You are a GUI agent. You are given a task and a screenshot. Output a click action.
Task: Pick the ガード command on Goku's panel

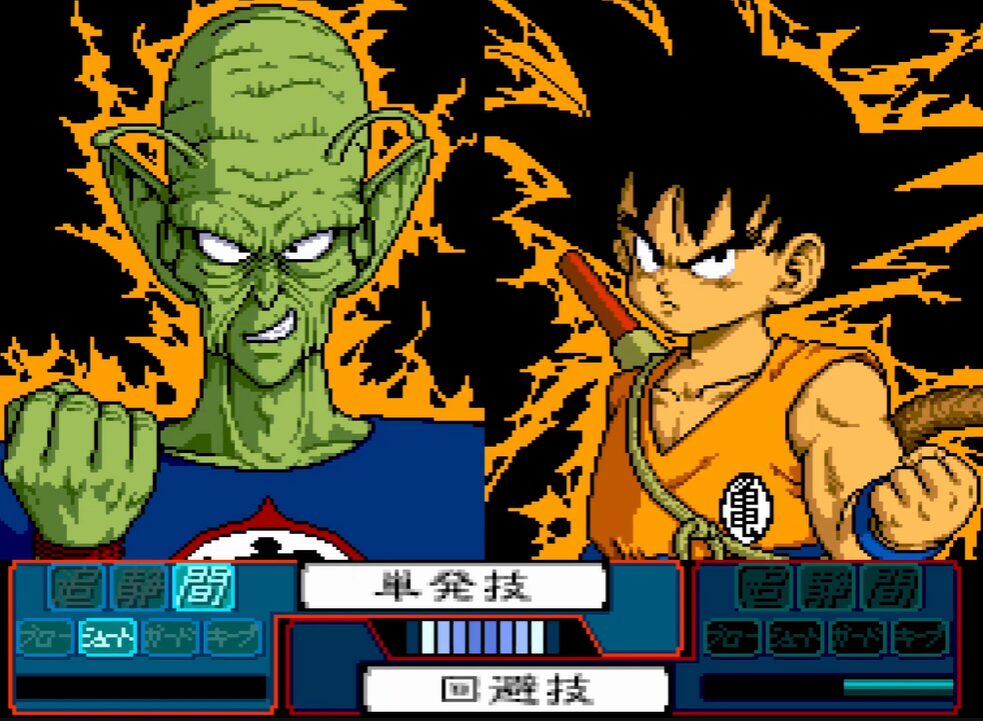pyautogui.click(x=857, y=636)
